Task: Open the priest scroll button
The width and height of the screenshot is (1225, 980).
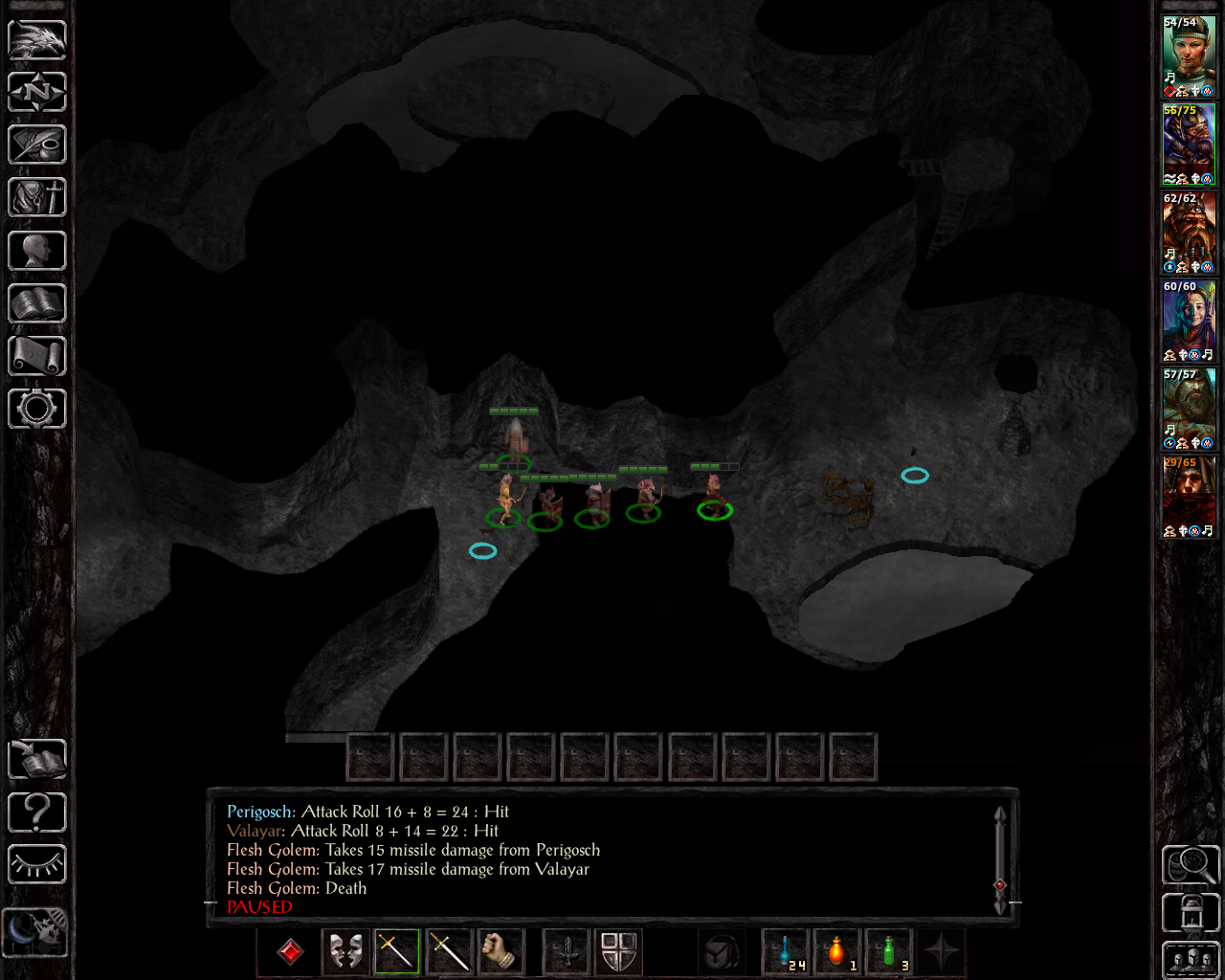Action: click(x=37, y=356)
